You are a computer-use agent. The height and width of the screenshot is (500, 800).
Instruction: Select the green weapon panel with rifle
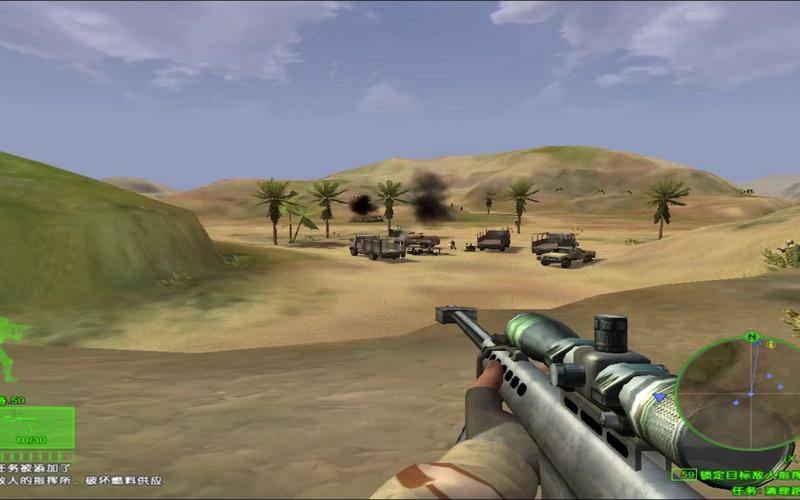click(36, 427)
